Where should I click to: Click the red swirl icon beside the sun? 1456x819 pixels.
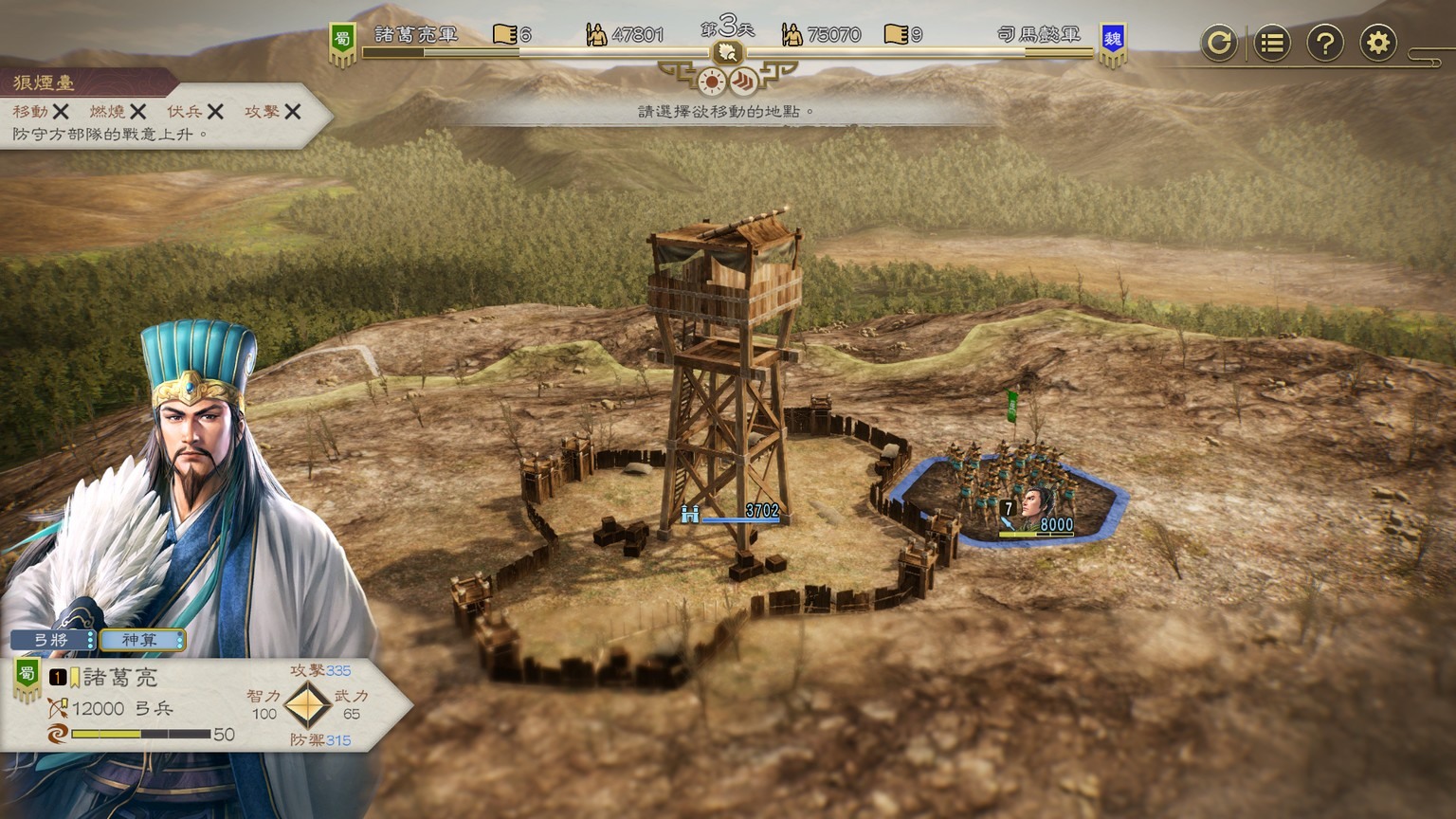(744, 82)
